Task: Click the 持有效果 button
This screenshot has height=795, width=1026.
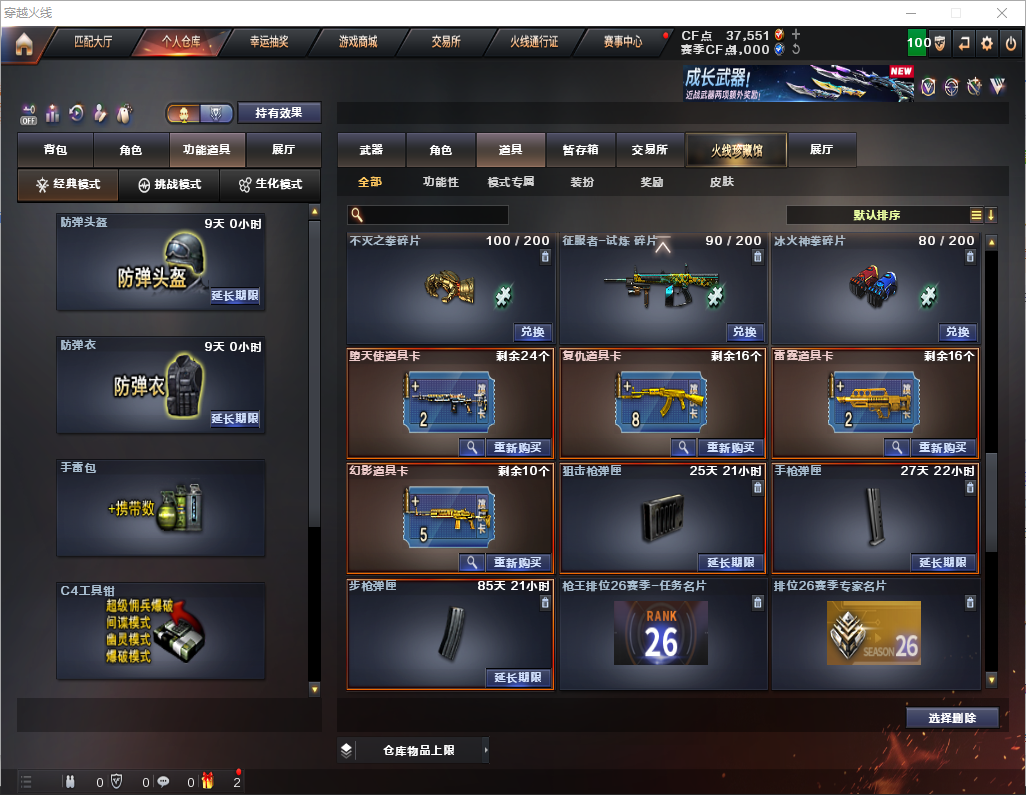Action: (x=279, y=113)
